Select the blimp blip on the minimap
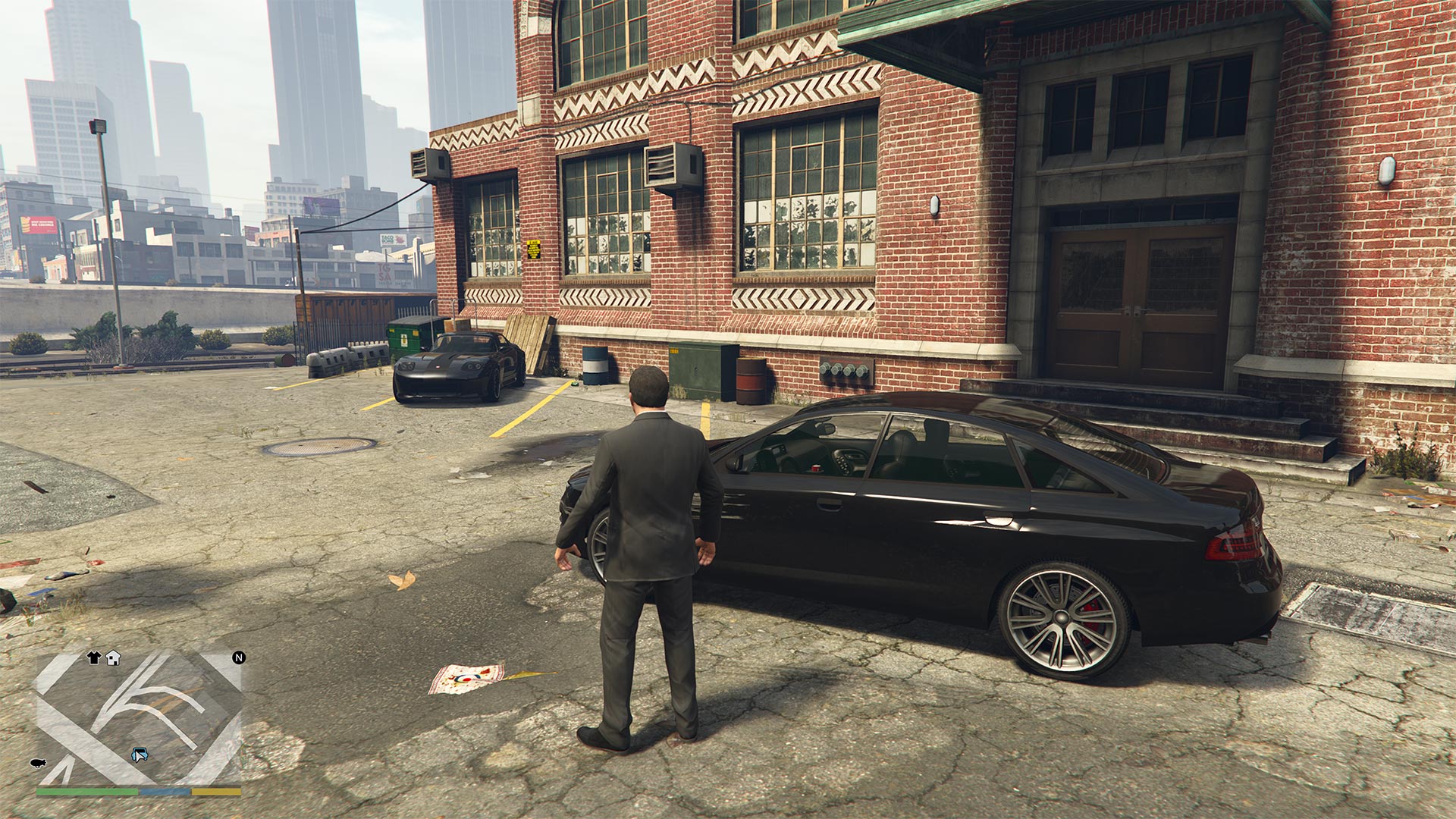1456x819 pixels. [37, 762]
